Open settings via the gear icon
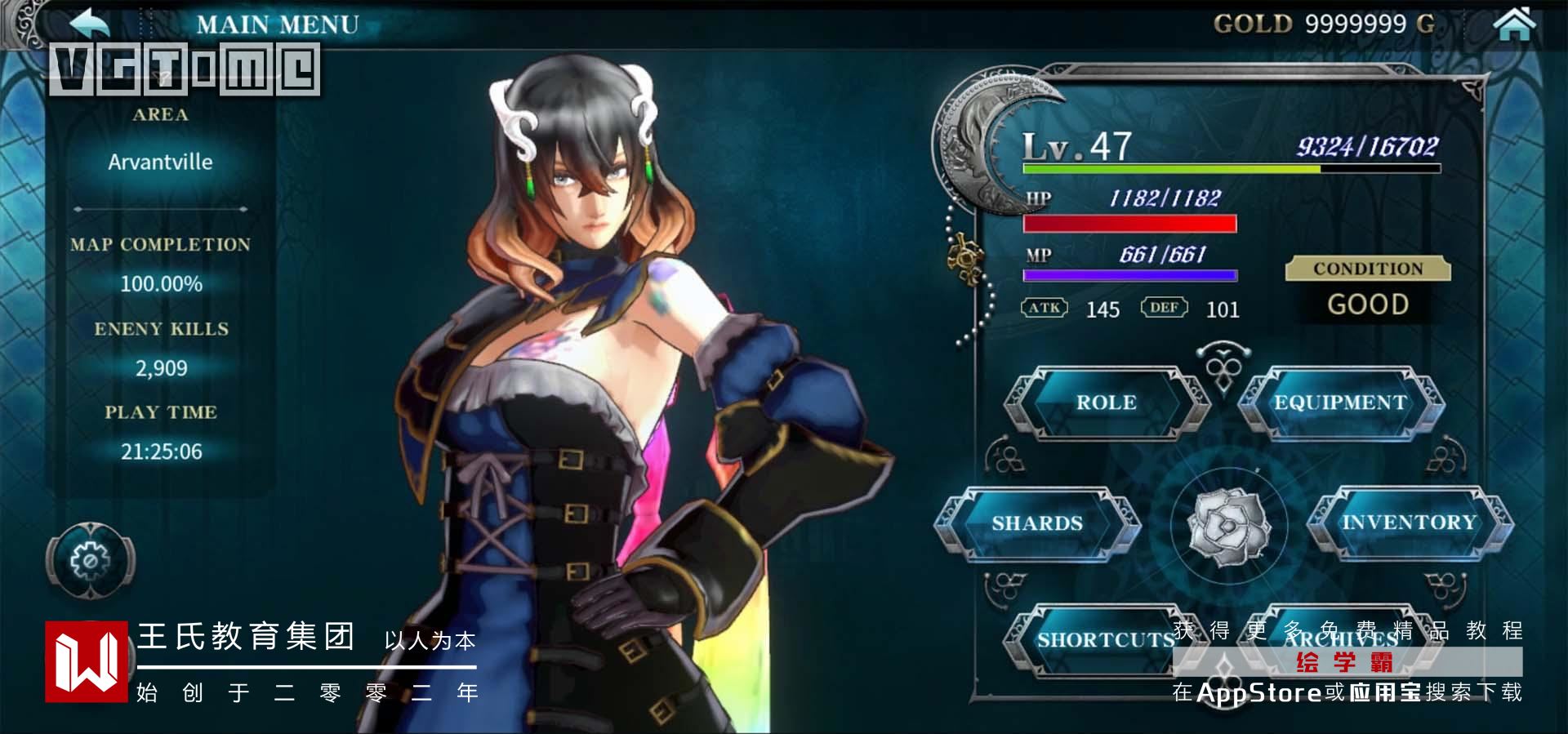Image resolution: width=1568 pixels, height=734 pixels. point(90,561)
